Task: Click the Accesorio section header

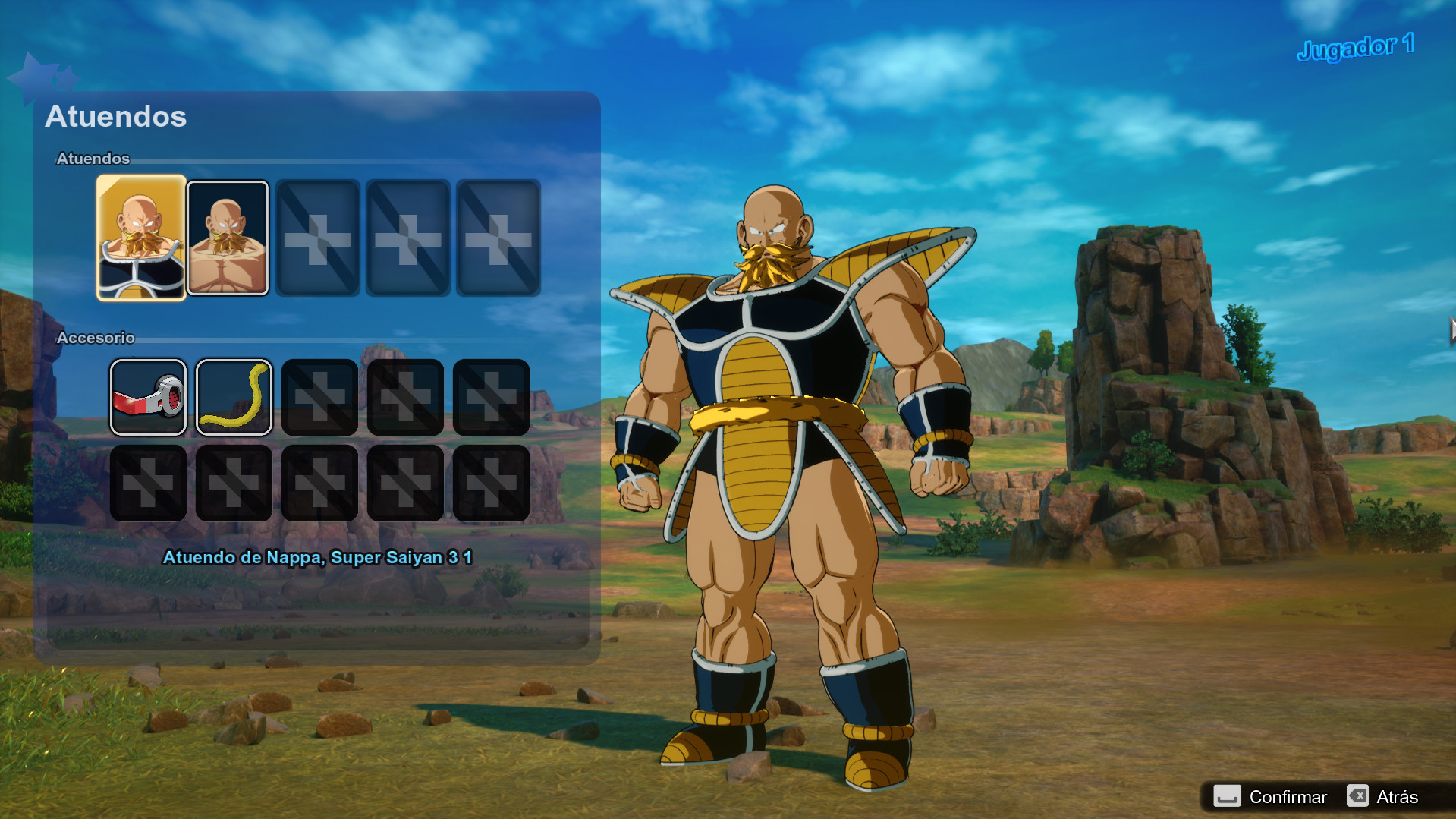Action: [96, 337]
